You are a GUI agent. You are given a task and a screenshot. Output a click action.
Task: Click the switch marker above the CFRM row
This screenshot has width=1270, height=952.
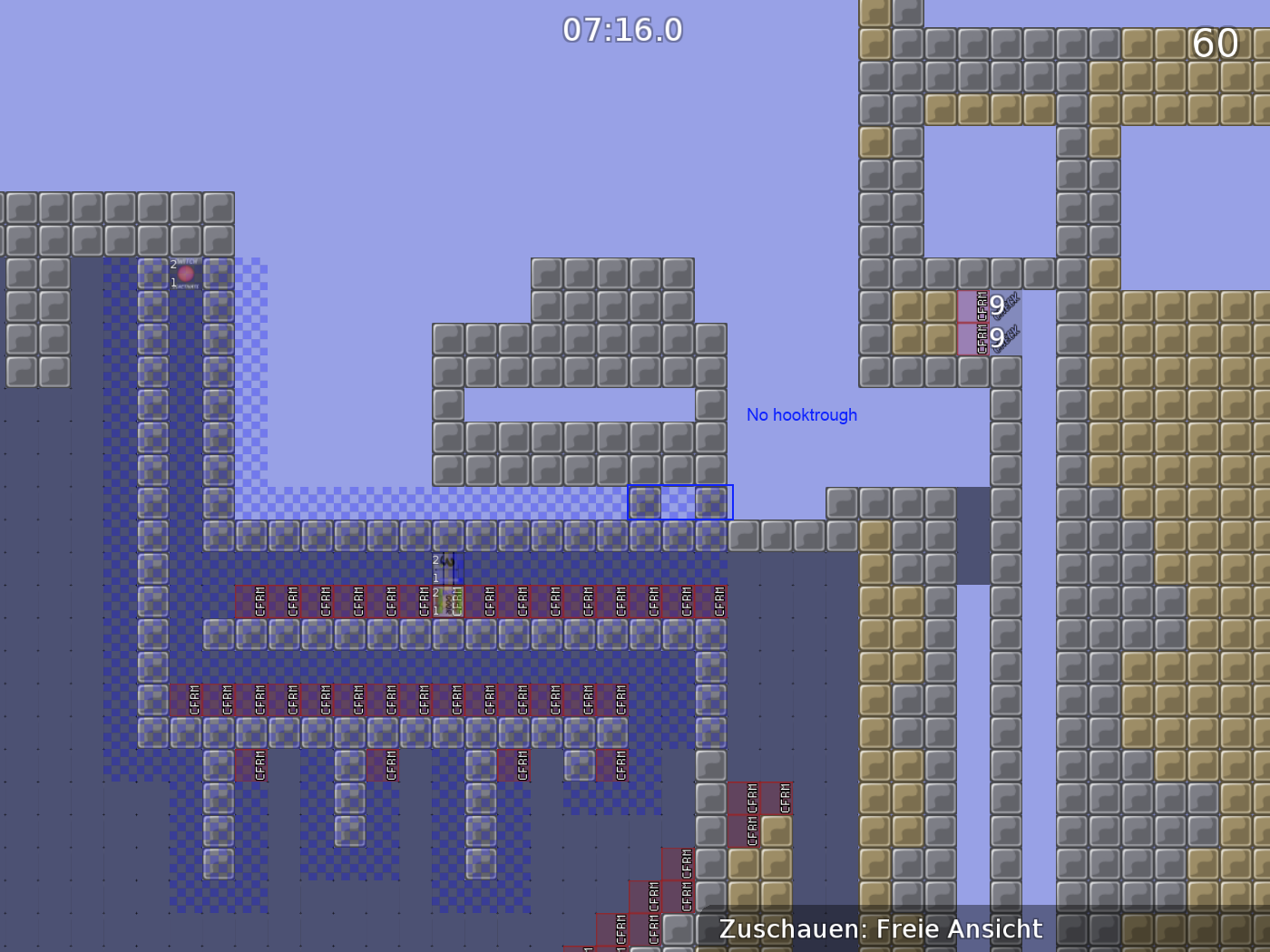pyautogui.click(x=446, y=567)
